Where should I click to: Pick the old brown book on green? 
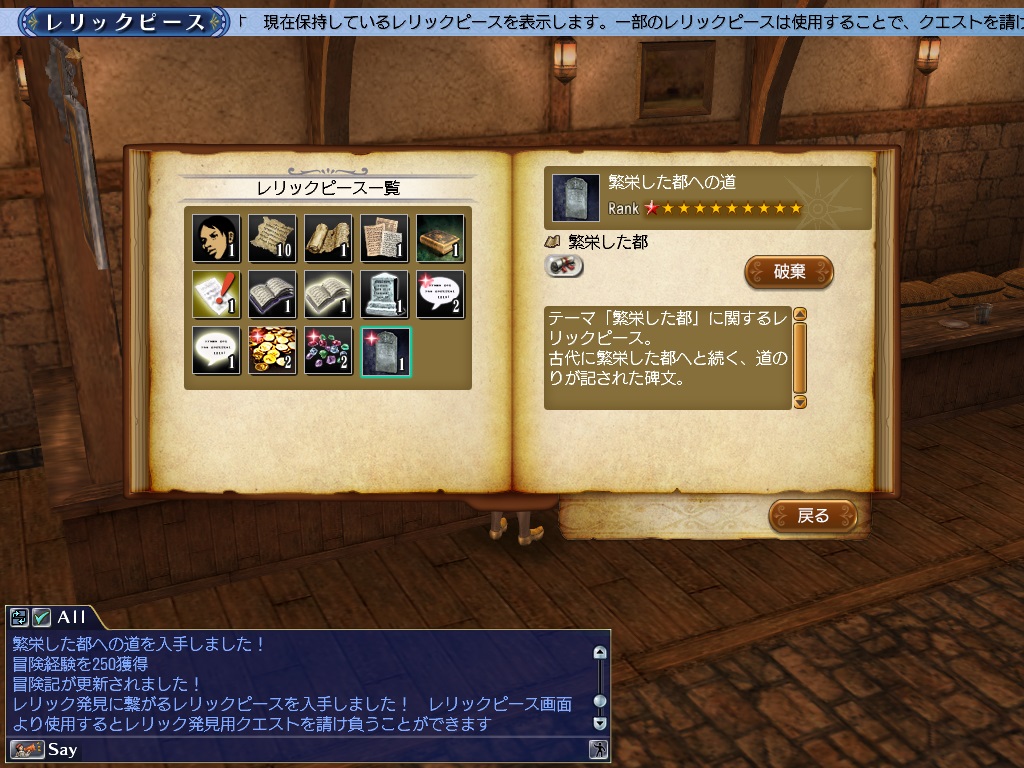[441, 238]
